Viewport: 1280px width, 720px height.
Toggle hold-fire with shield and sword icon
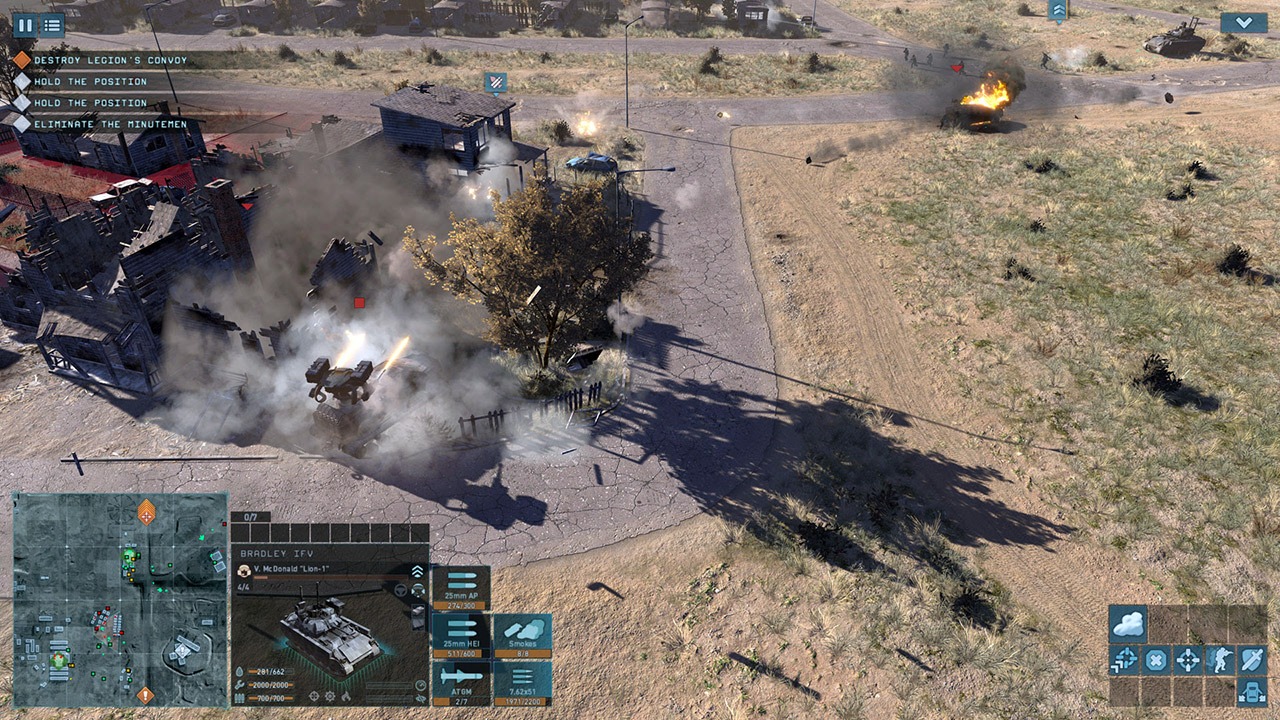pos(1252,659)
